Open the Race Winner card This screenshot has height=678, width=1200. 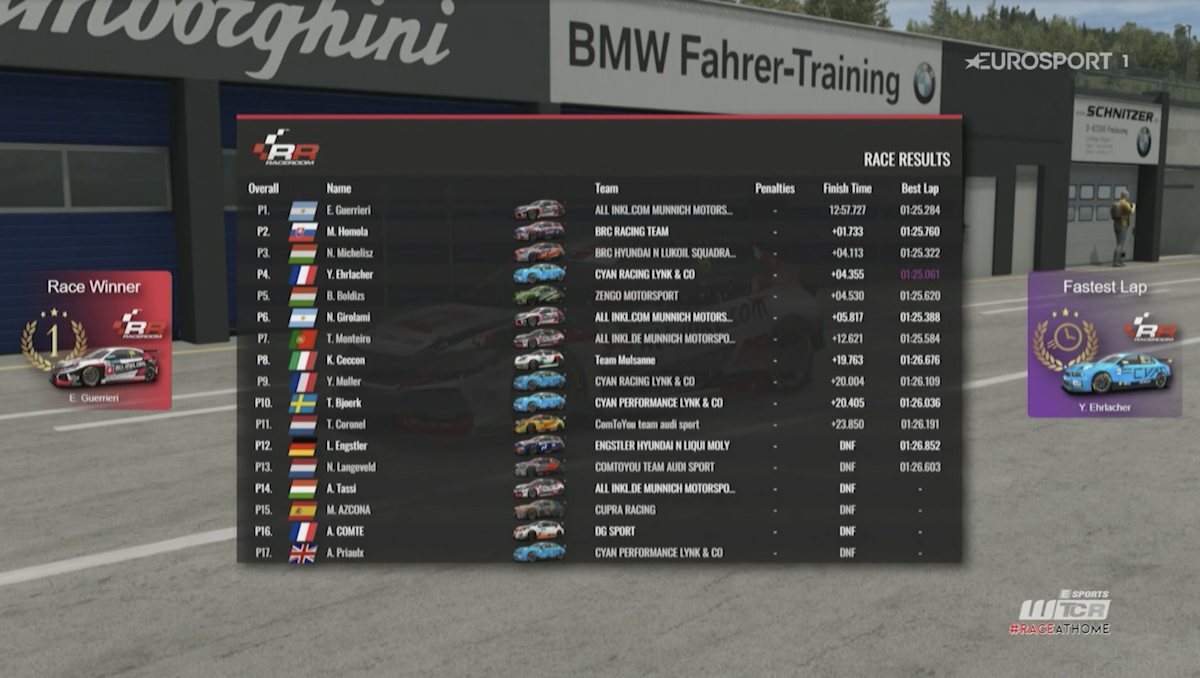click(x=95, y=340)
